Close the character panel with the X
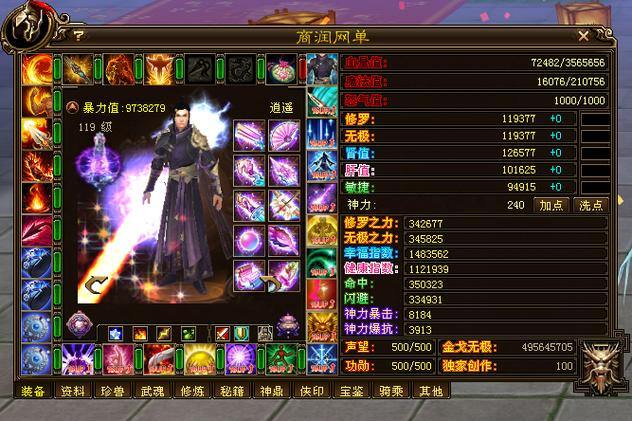This screenshot has height=421, width=632. (x=583, y=35)
